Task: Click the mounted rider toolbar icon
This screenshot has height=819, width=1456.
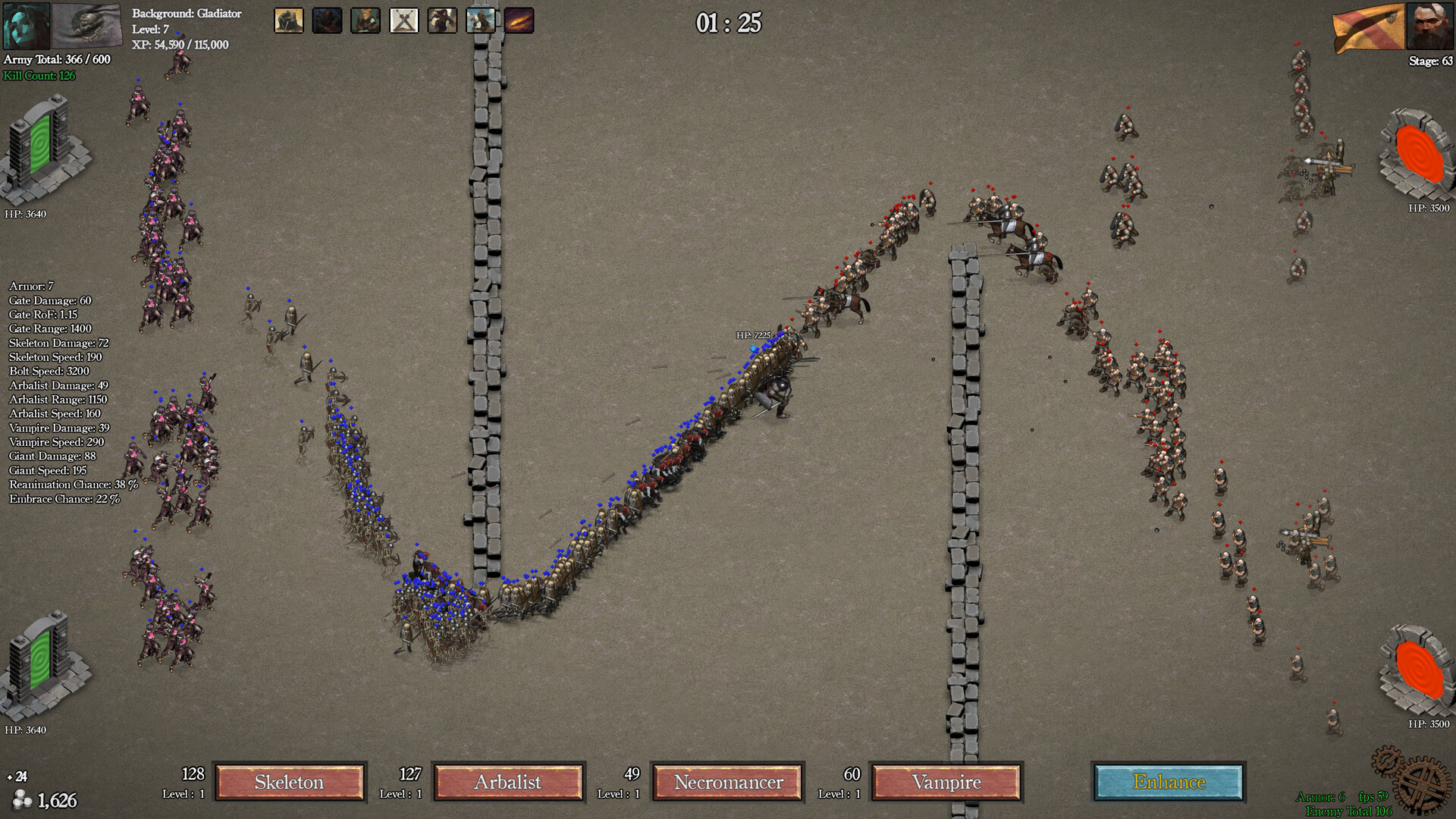Action: click(479, 20)
